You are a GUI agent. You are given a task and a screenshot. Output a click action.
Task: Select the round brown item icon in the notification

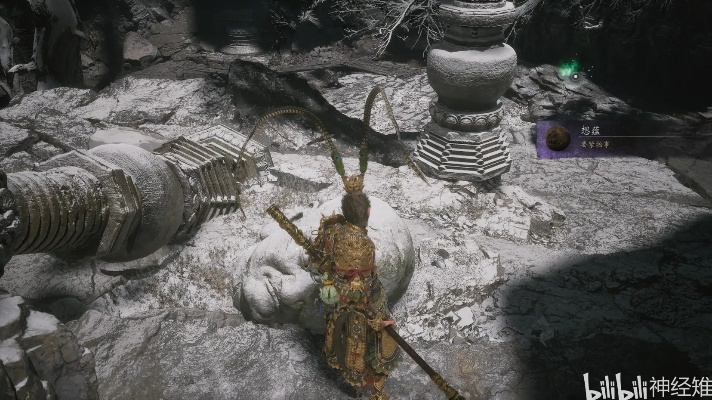click(557, 139)
